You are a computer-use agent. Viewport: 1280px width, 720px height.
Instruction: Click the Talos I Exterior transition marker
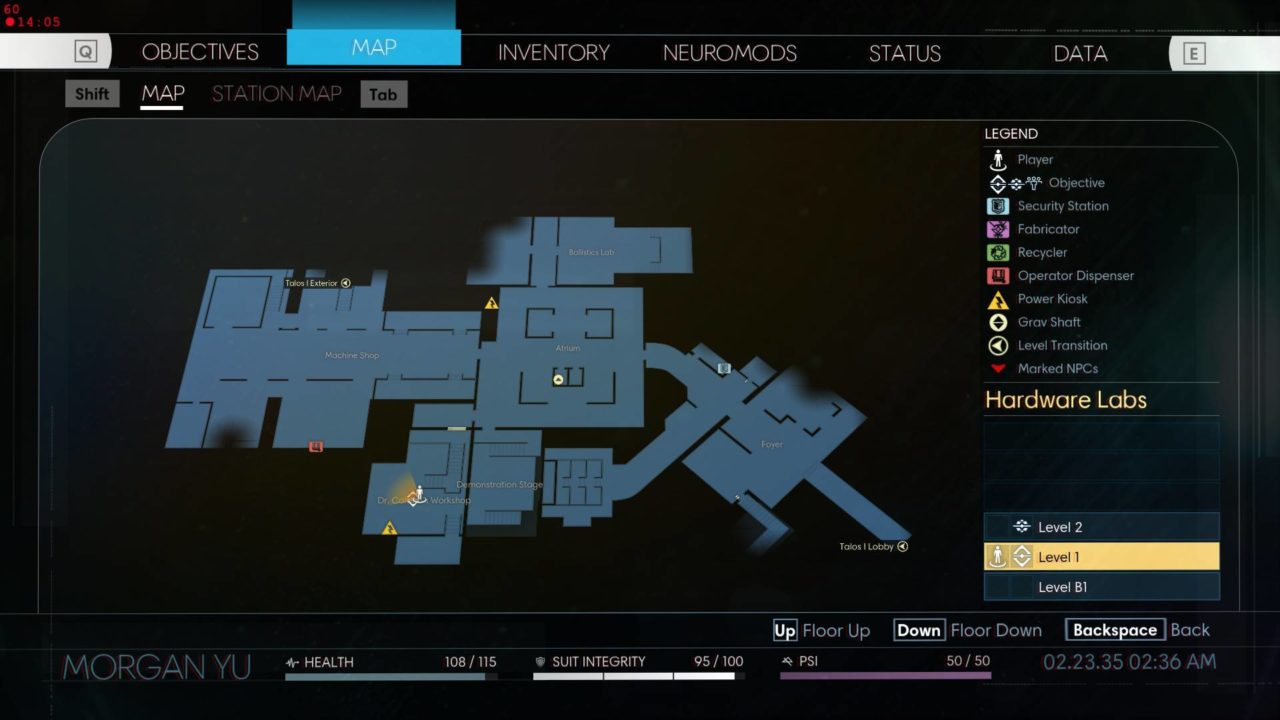[x=345, y=283]
